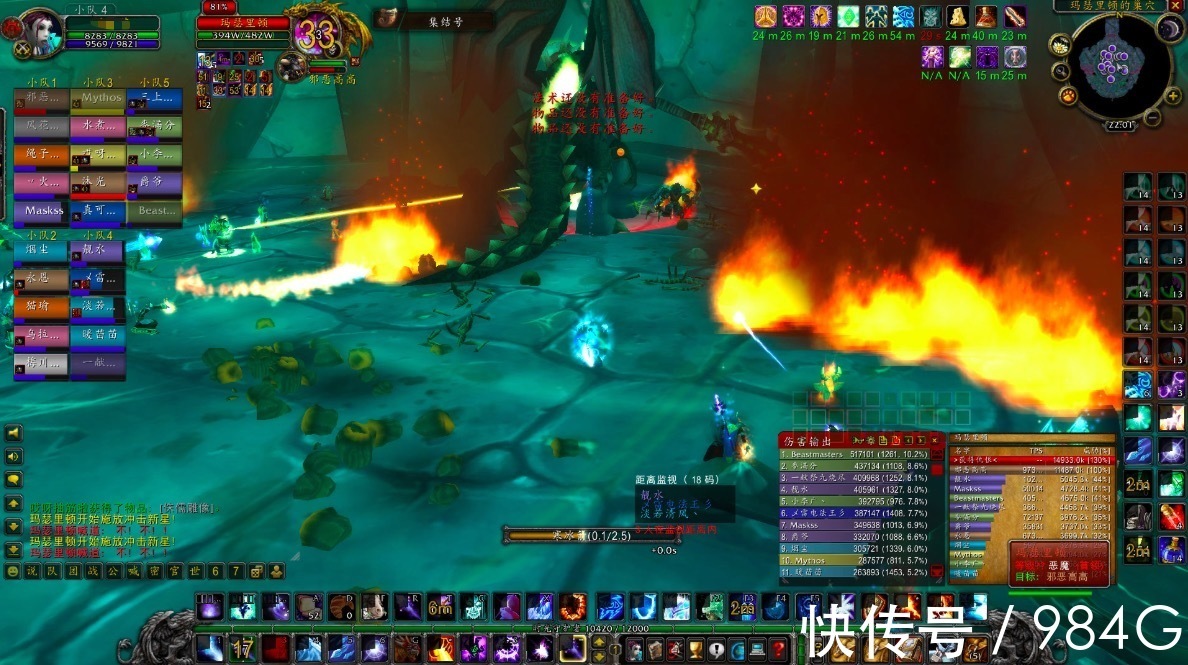Open the calendar moon icon on minimap
The image size is (1188, 665).
pos(1170,29)
